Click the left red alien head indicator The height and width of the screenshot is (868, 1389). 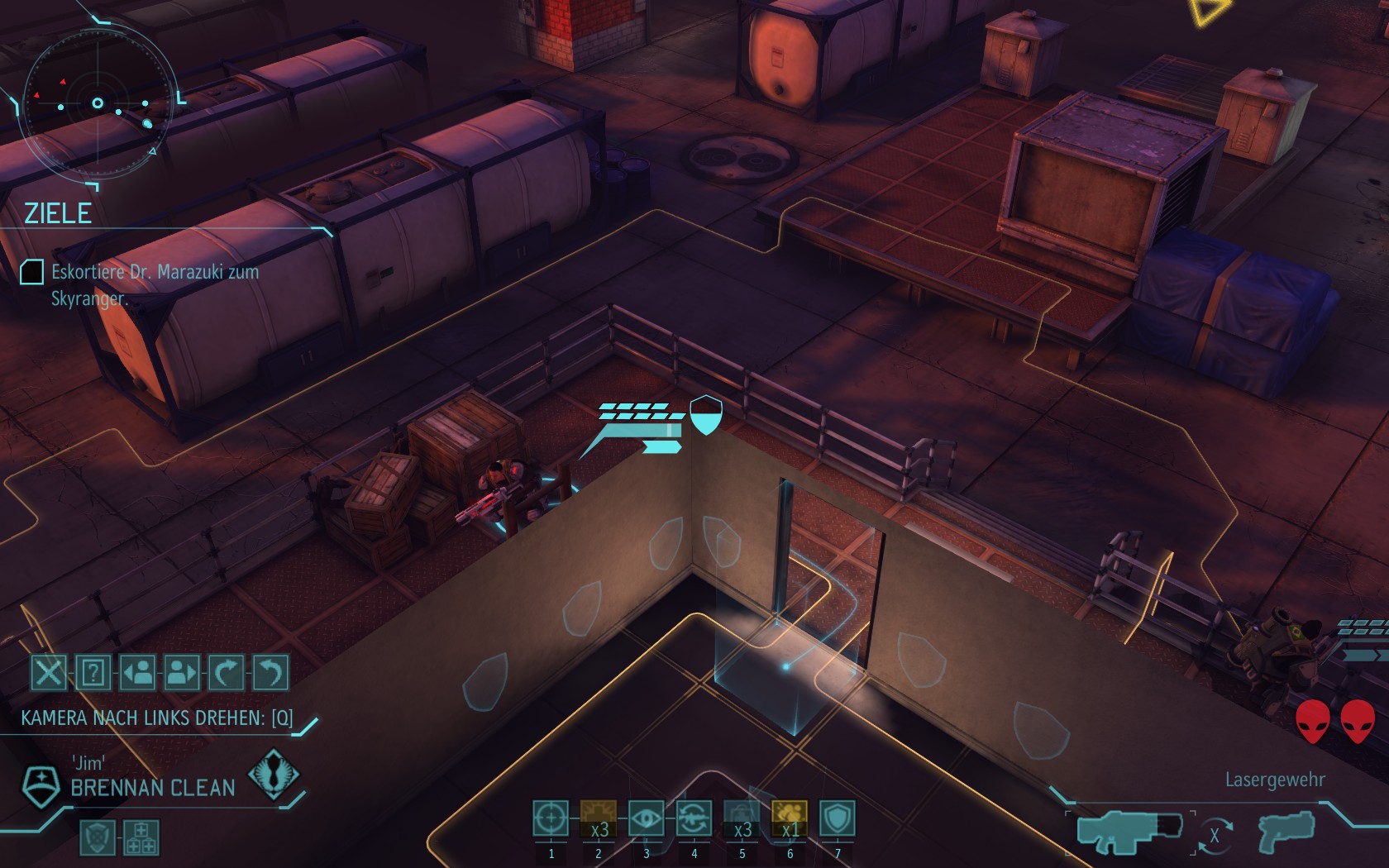[x=1312, y=721]
